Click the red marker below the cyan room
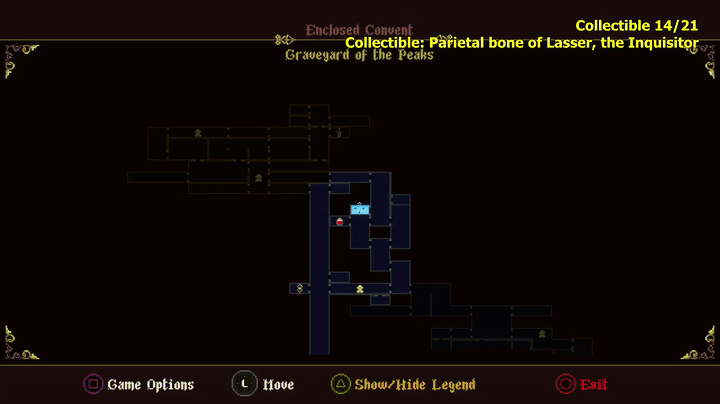The image size is (720, 404). 340,221
